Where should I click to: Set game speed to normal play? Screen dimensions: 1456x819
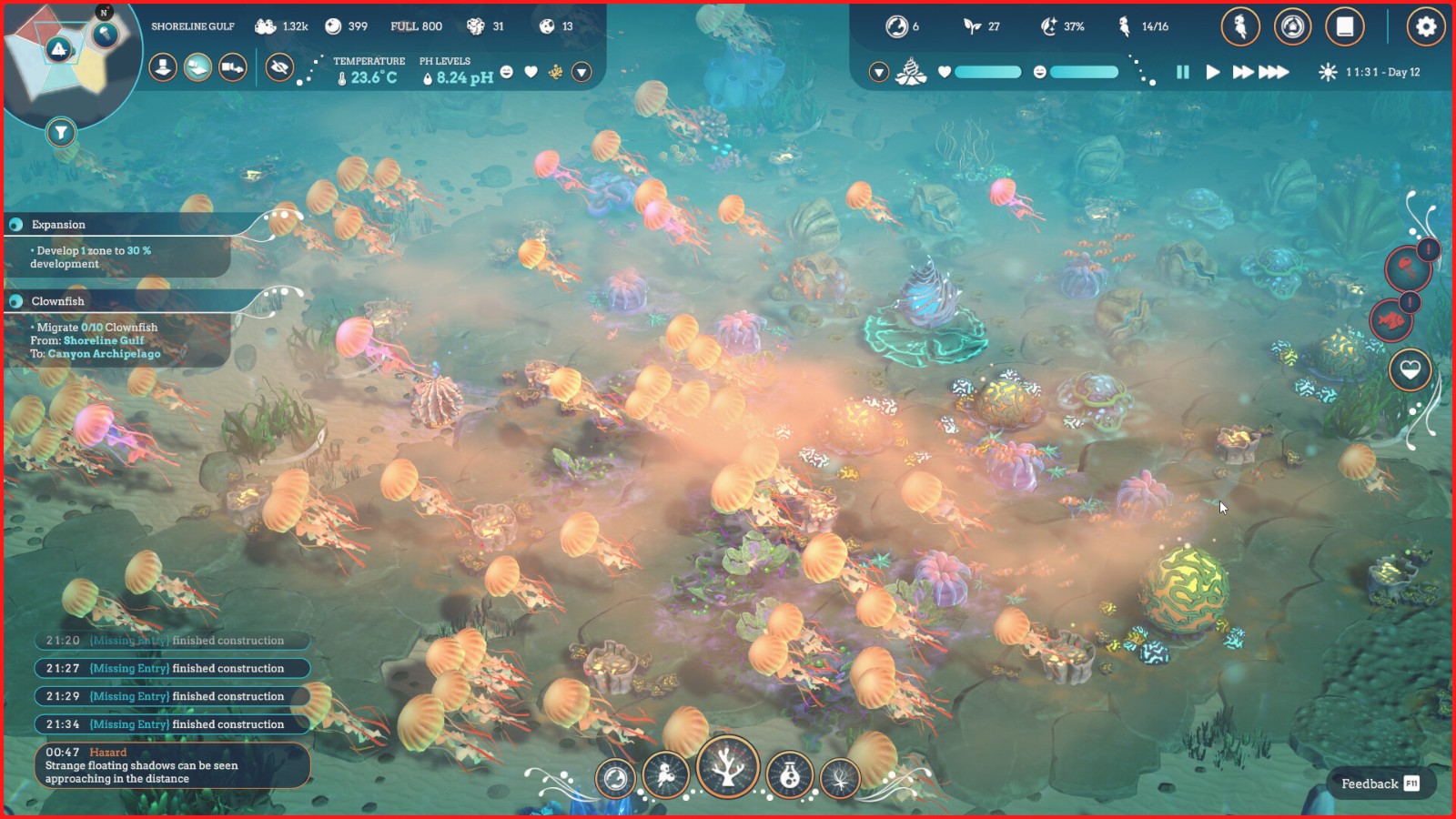(x=1212, y=72)
